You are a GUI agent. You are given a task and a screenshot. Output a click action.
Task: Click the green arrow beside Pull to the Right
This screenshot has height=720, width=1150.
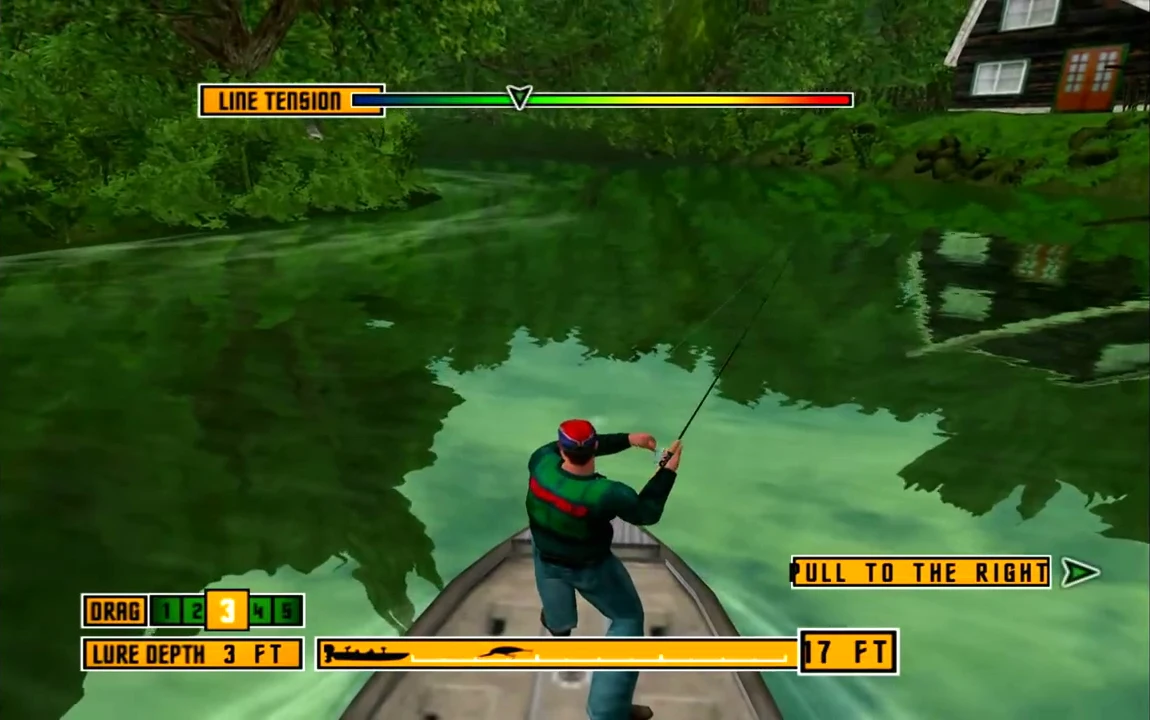tap(1079, 572)
